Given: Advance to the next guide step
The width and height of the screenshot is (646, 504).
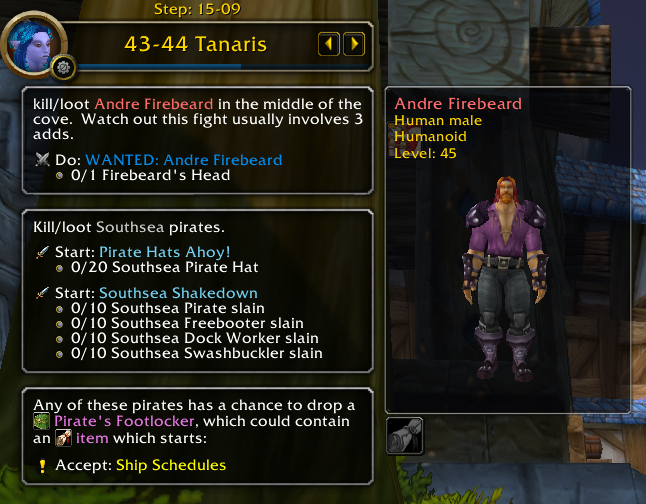Looking at the screenshot, I should [353, 44].
